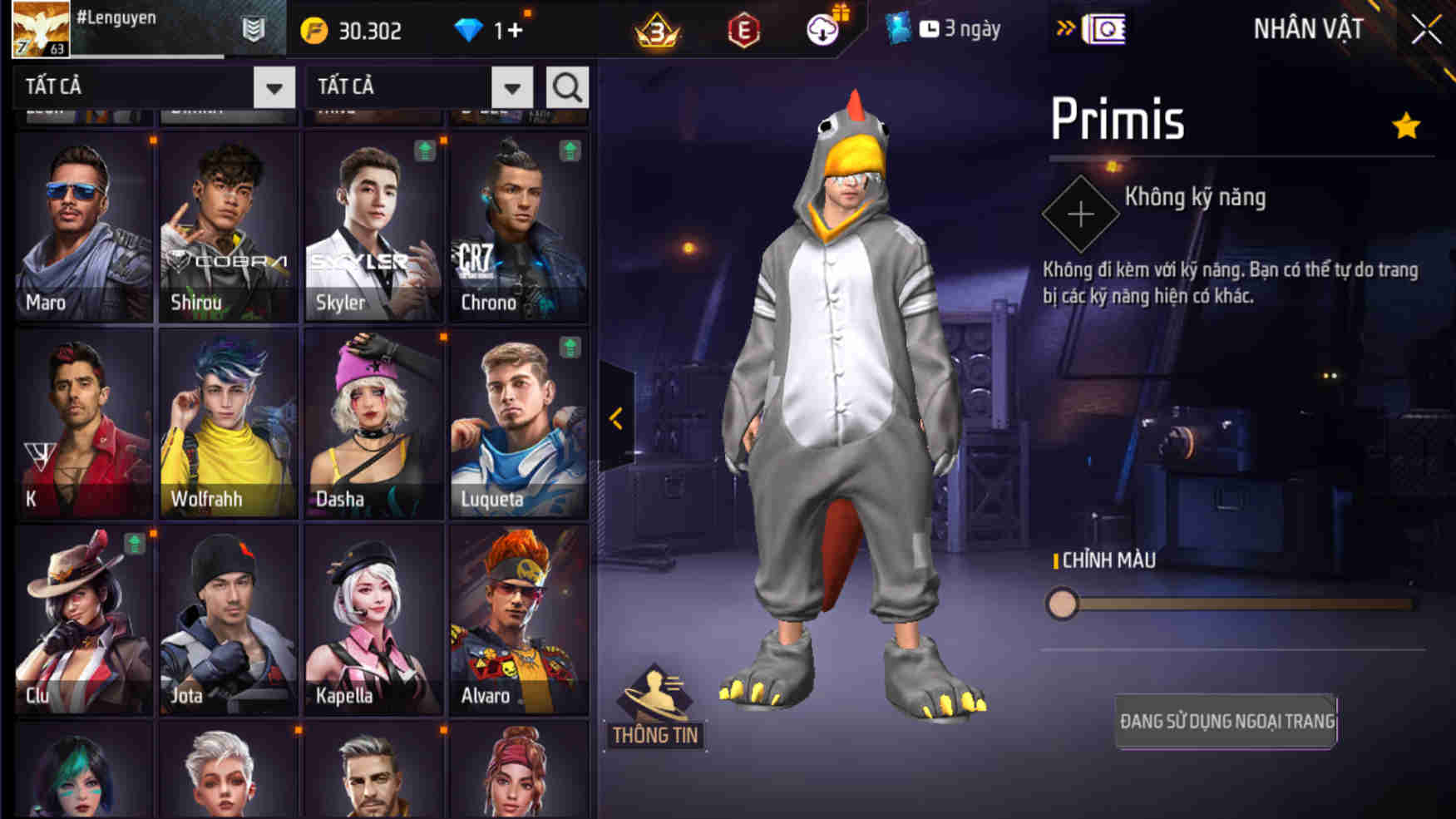Toggle the favorite star for Primis

1405,125
